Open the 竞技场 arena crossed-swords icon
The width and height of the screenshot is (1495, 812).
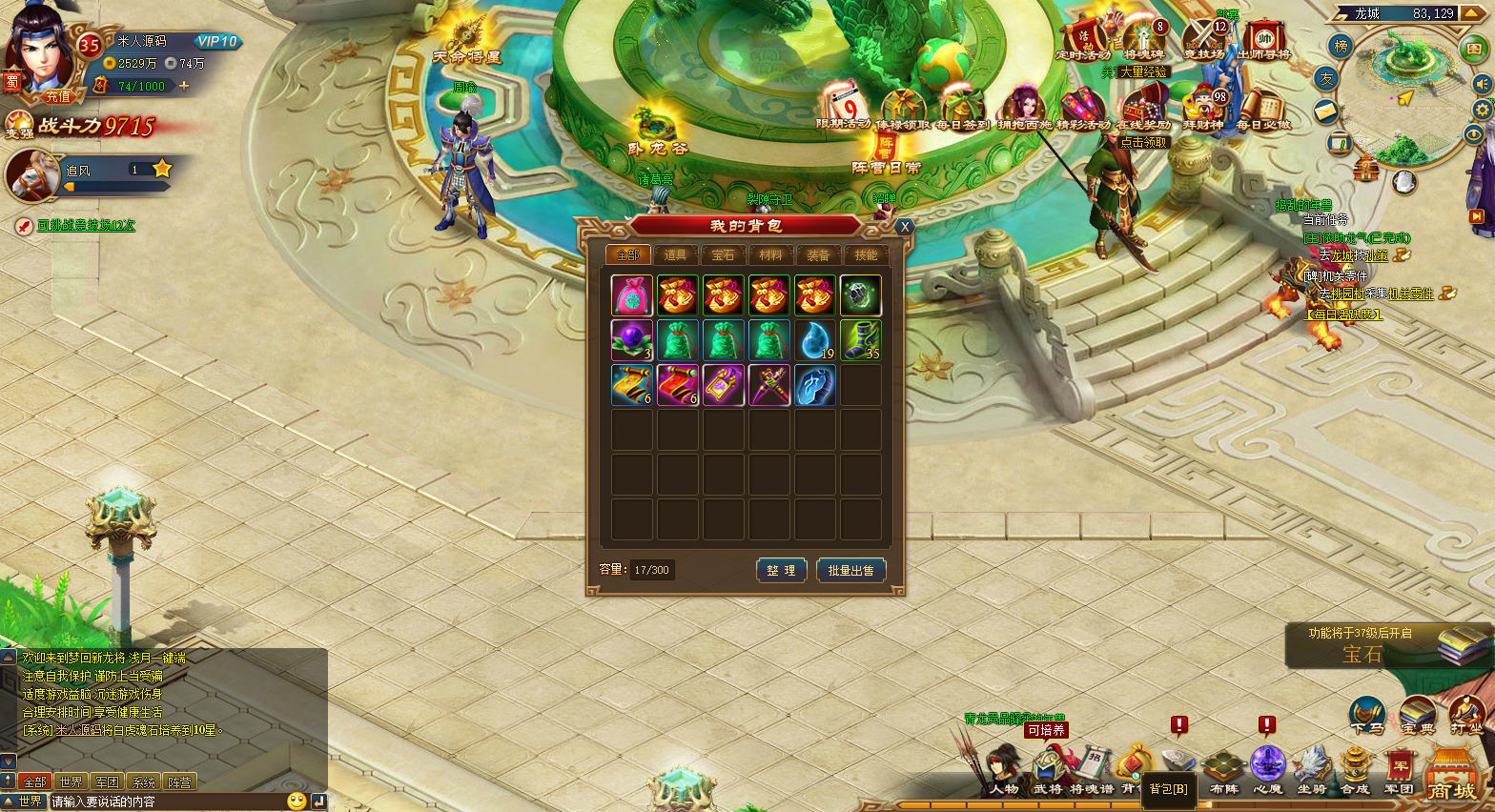1204,40
